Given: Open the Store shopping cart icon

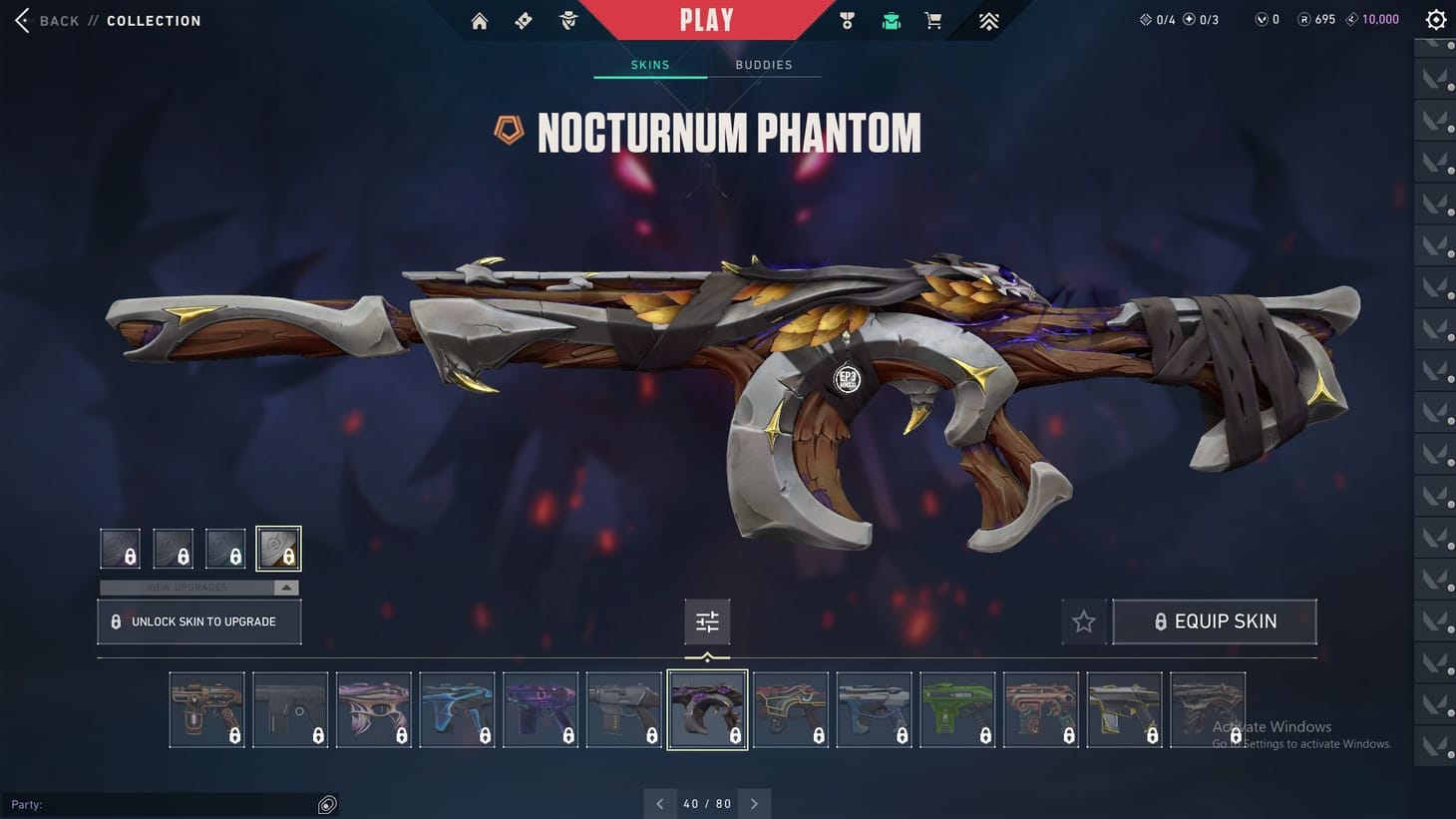Looking at the screenshot, I should click(932, 19).
